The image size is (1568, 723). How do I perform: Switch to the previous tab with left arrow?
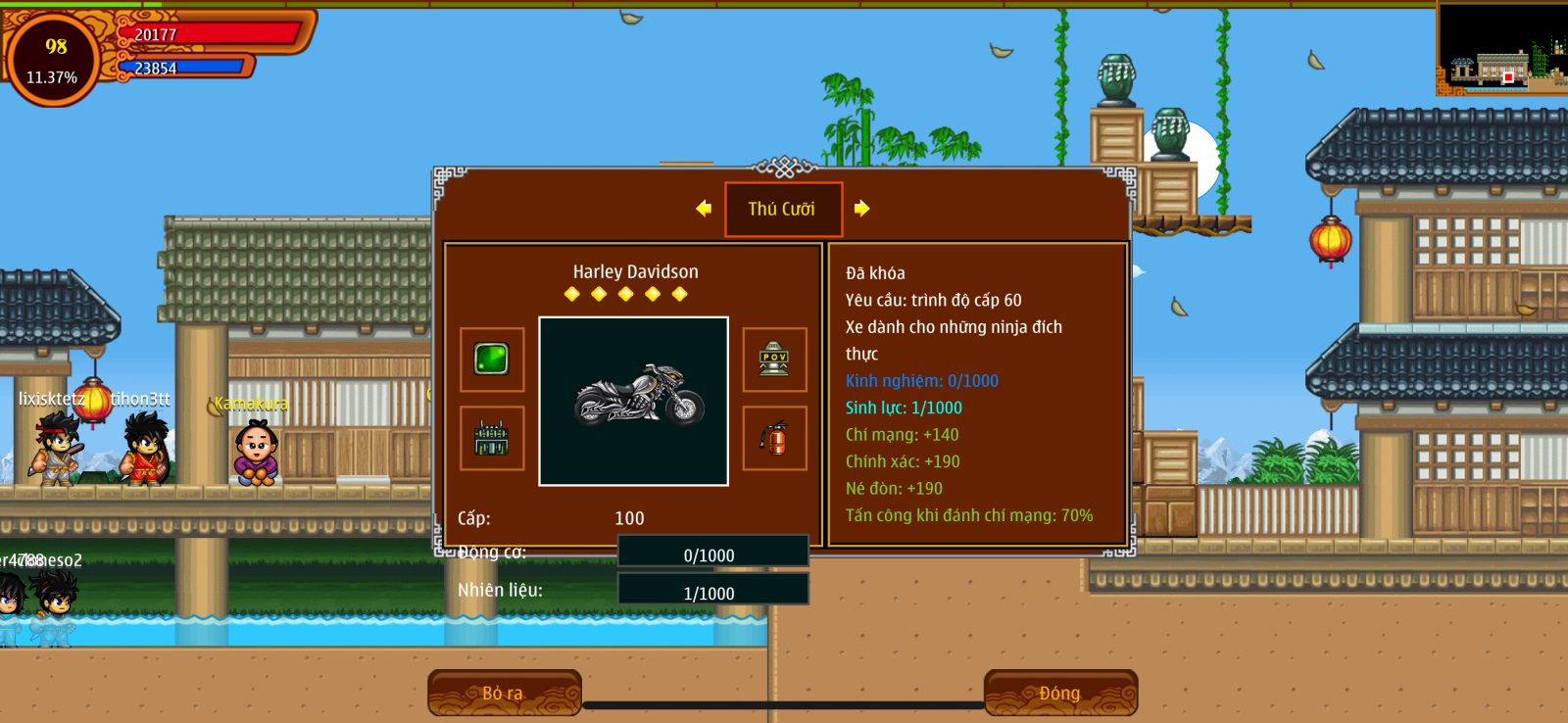tap(704, 209)
